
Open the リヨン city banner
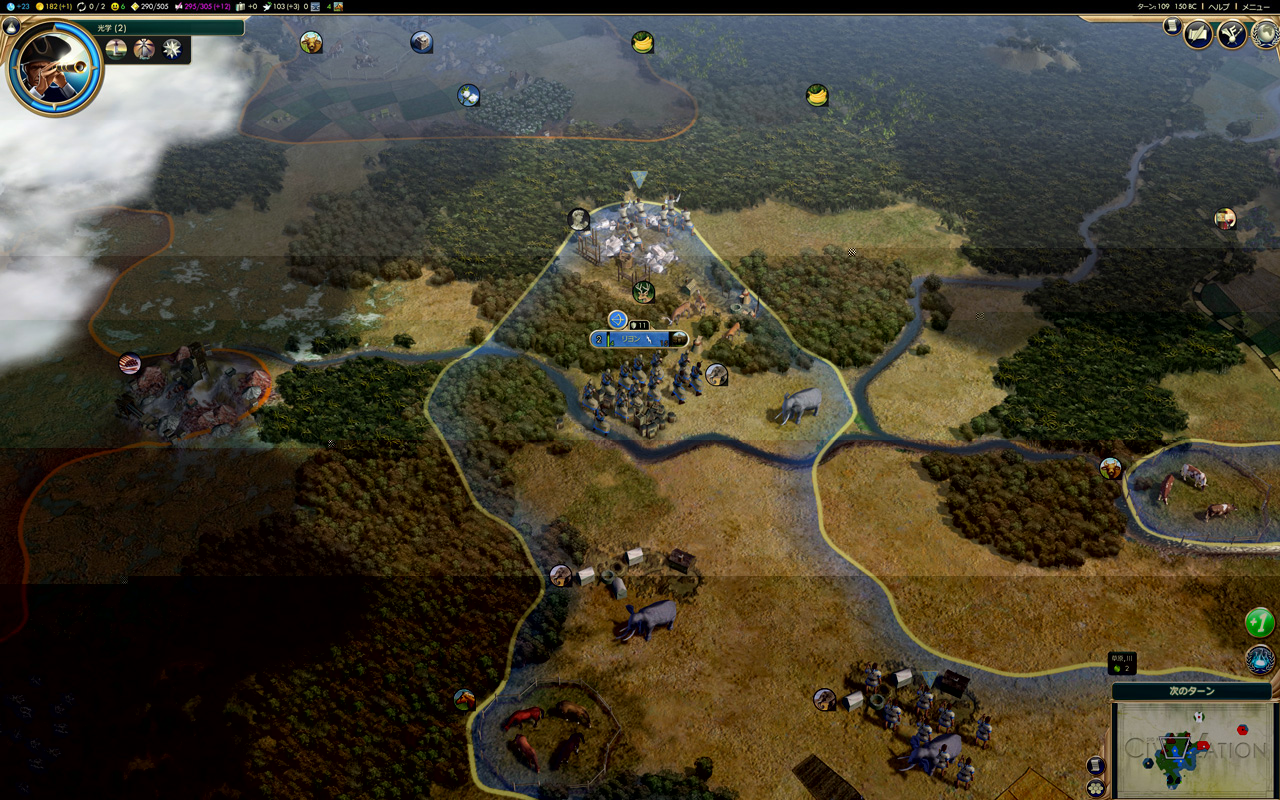638,339
